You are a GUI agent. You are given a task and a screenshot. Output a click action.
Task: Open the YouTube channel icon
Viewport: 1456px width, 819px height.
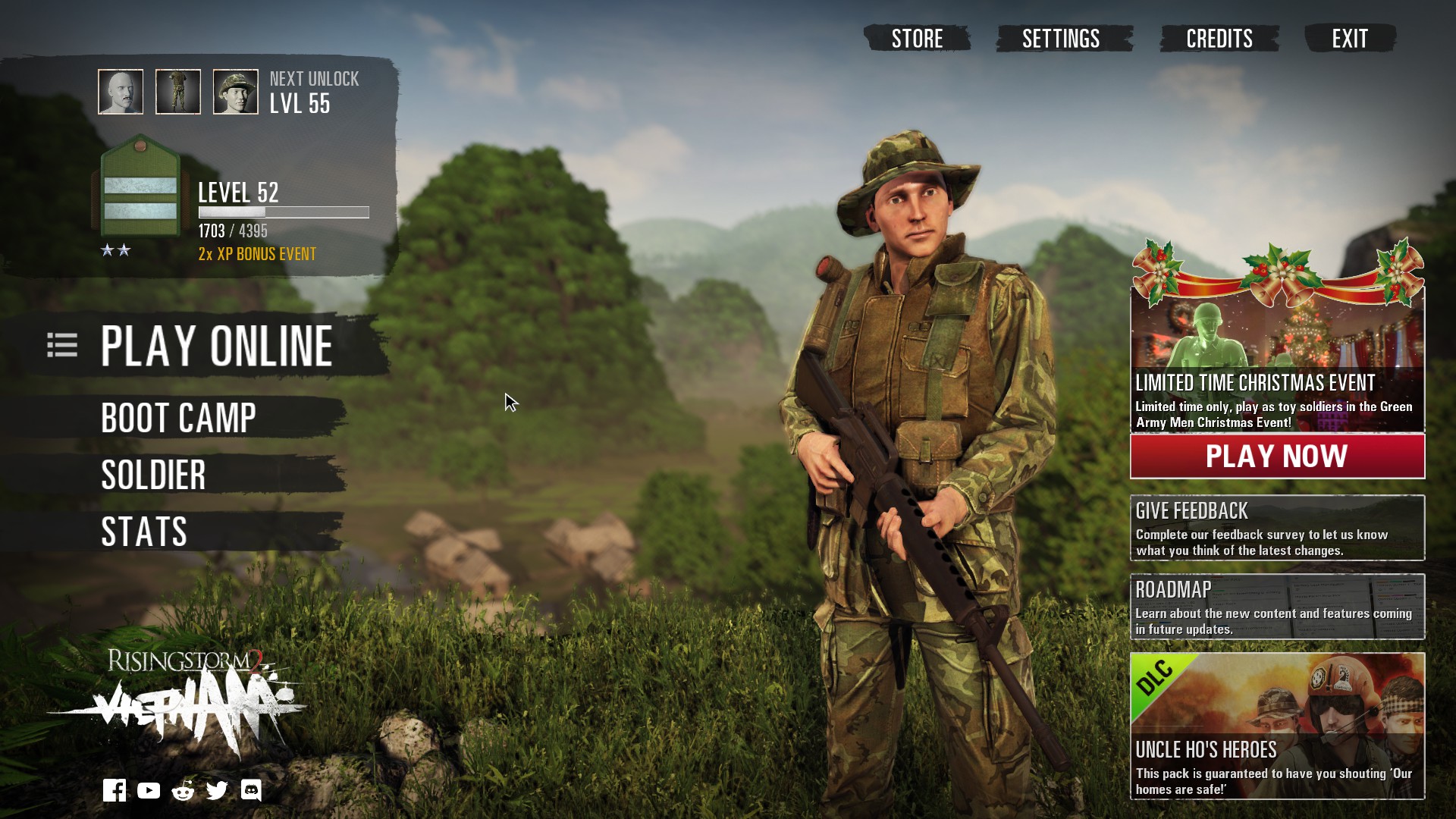point(149,791)
